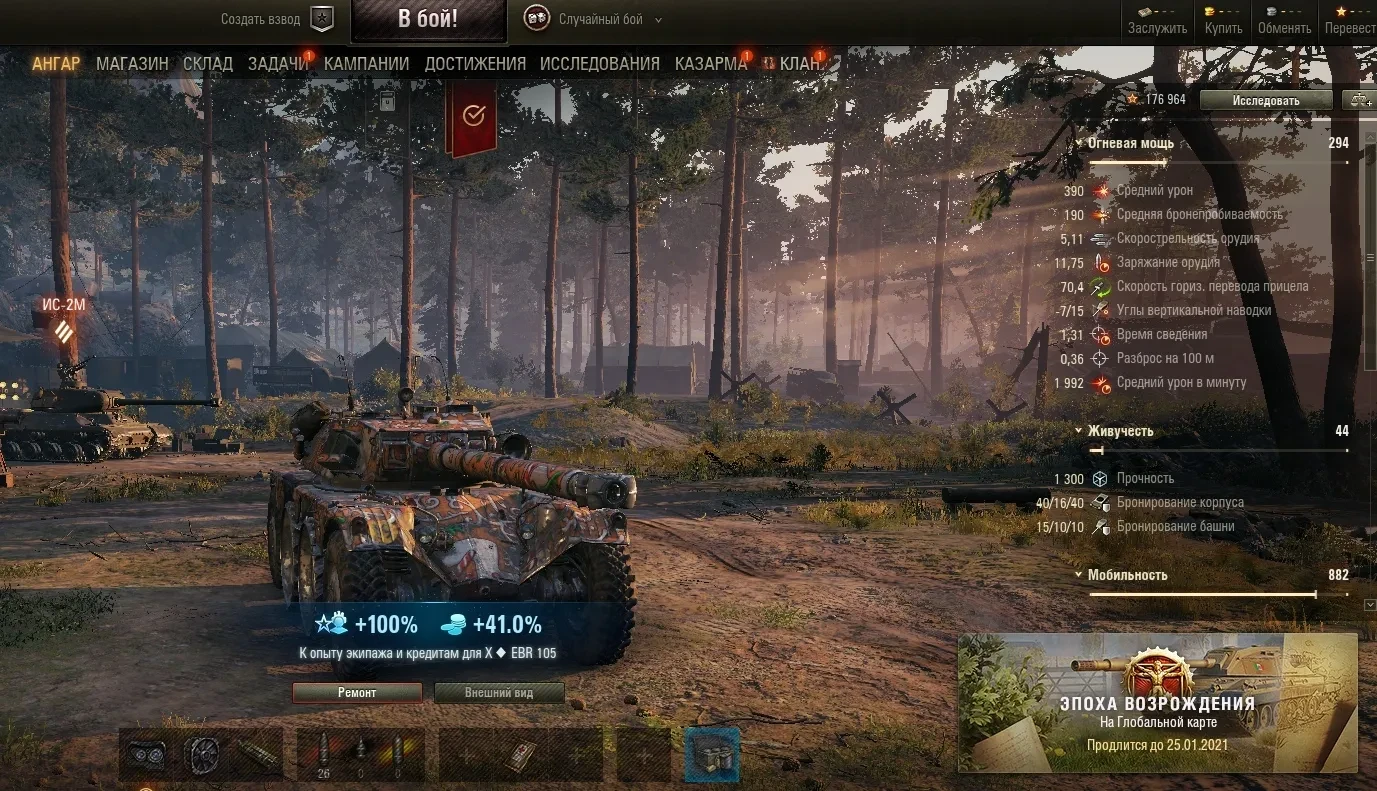Start the battle with the В бой! button
Image resolution: width=1377 pixels, height=791 pixels.
click(428, 20)
